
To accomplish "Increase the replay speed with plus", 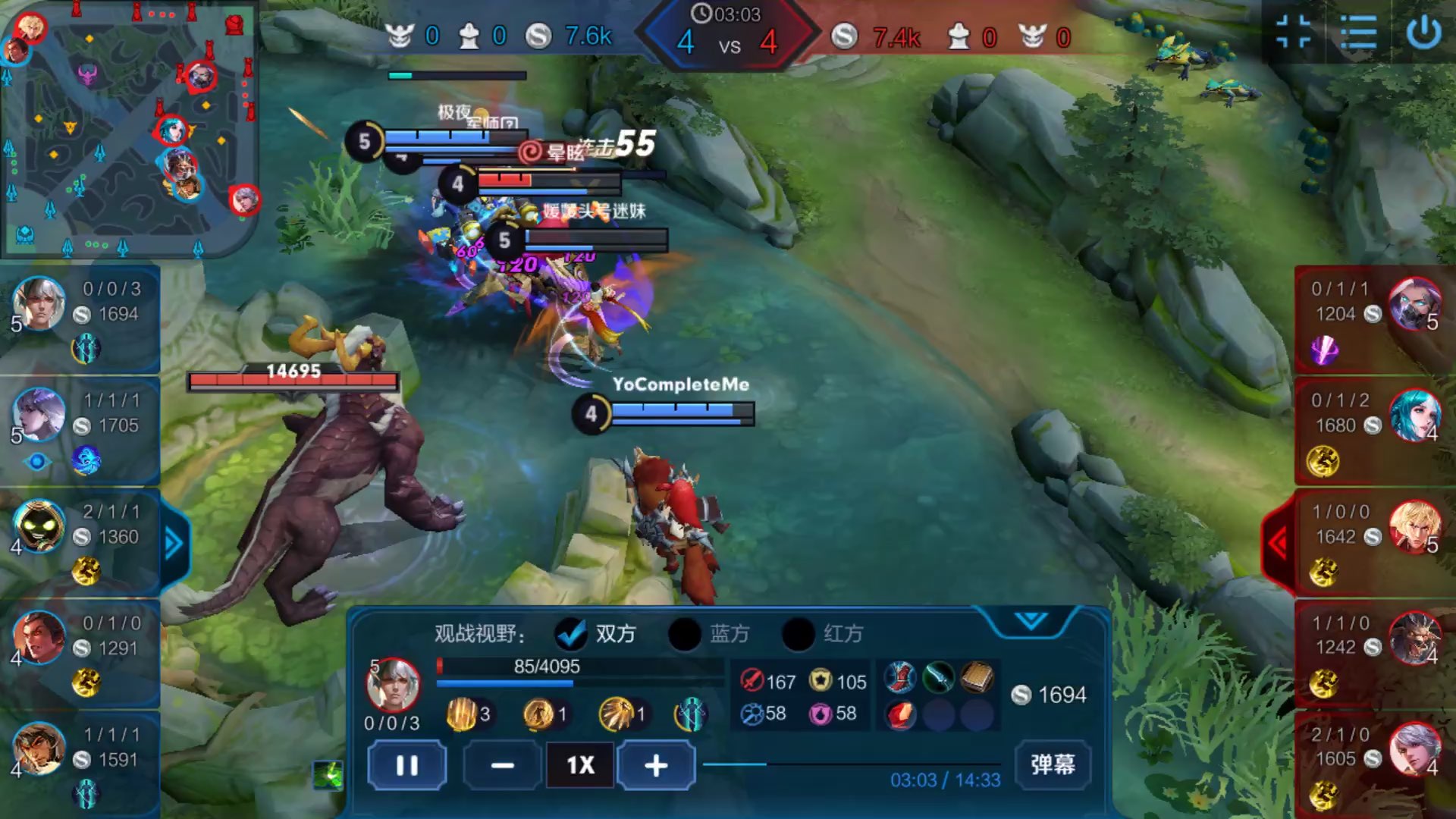I will point(656,765).
